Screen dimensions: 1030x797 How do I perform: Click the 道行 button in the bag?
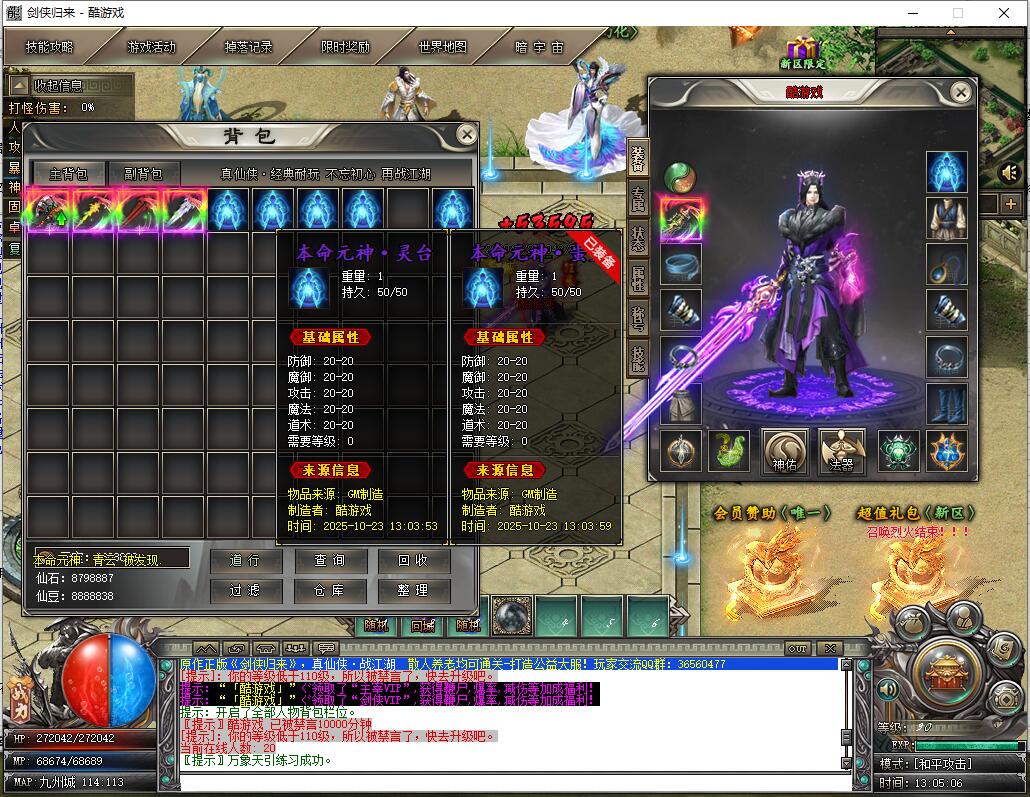[x=243, y=561]
